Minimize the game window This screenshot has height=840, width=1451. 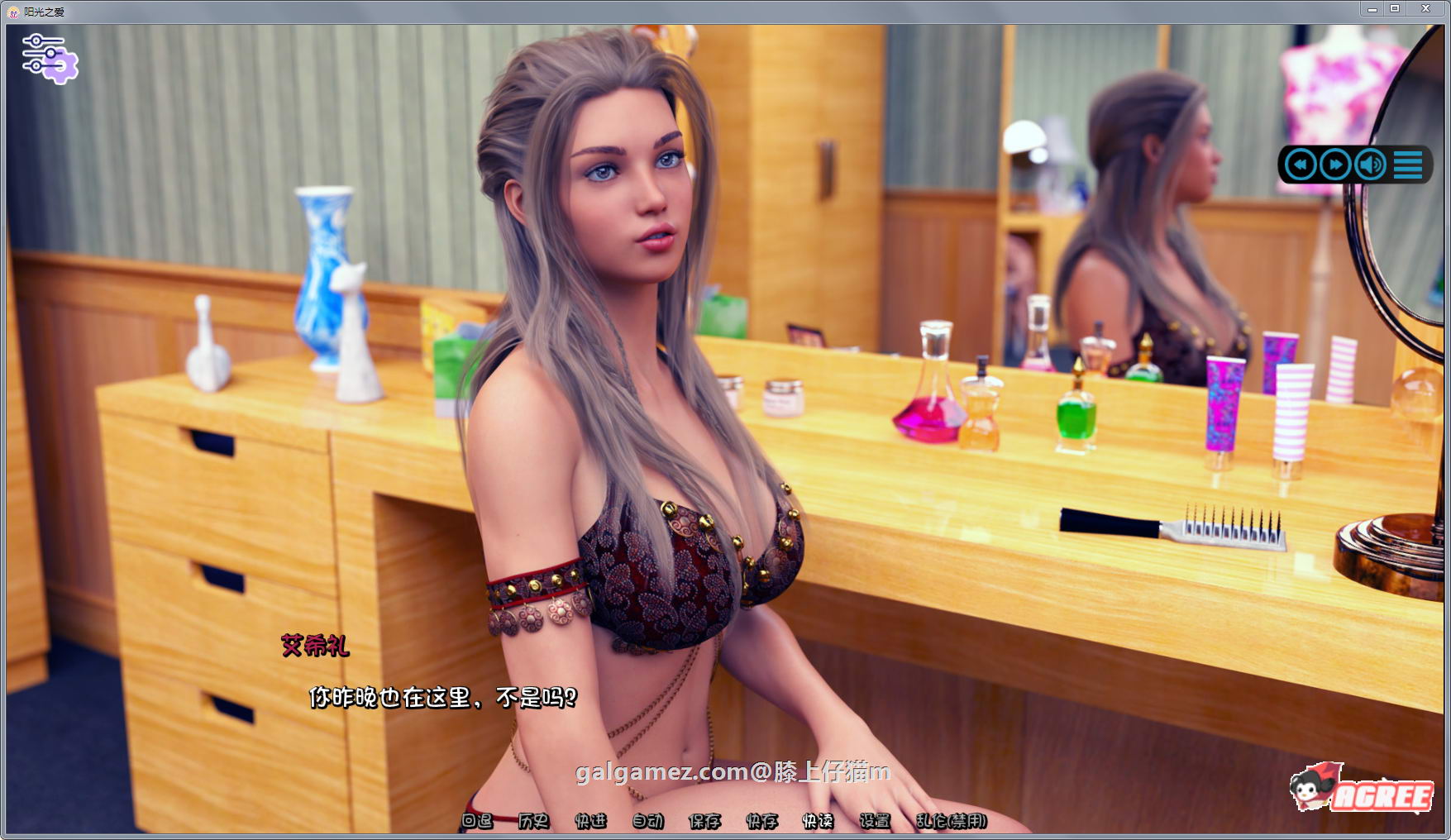click(1372, 9)
